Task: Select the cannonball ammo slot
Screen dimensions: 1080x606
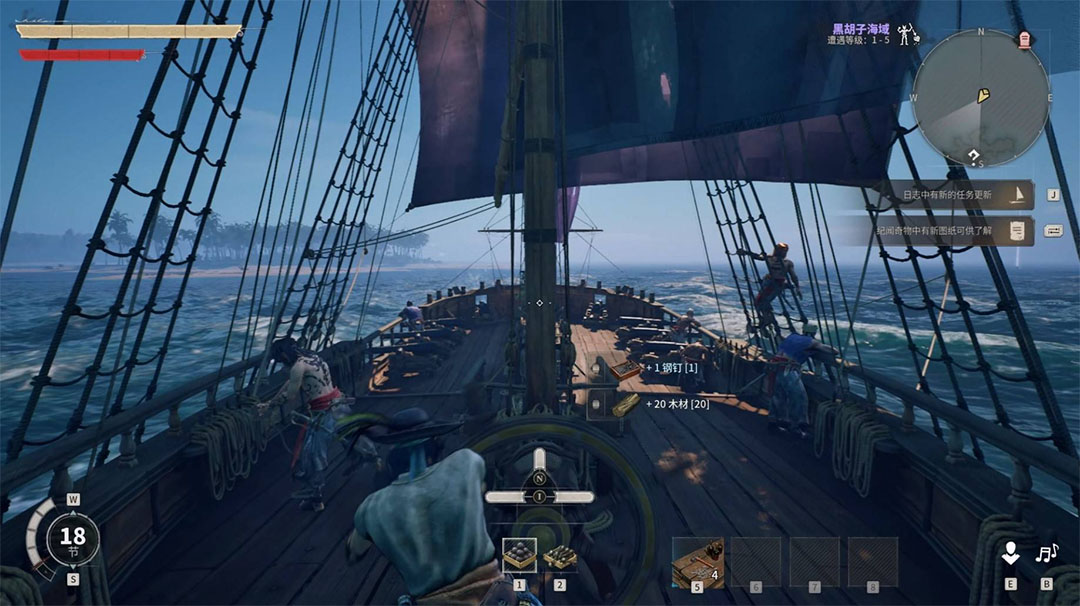Action: point(519,556)
